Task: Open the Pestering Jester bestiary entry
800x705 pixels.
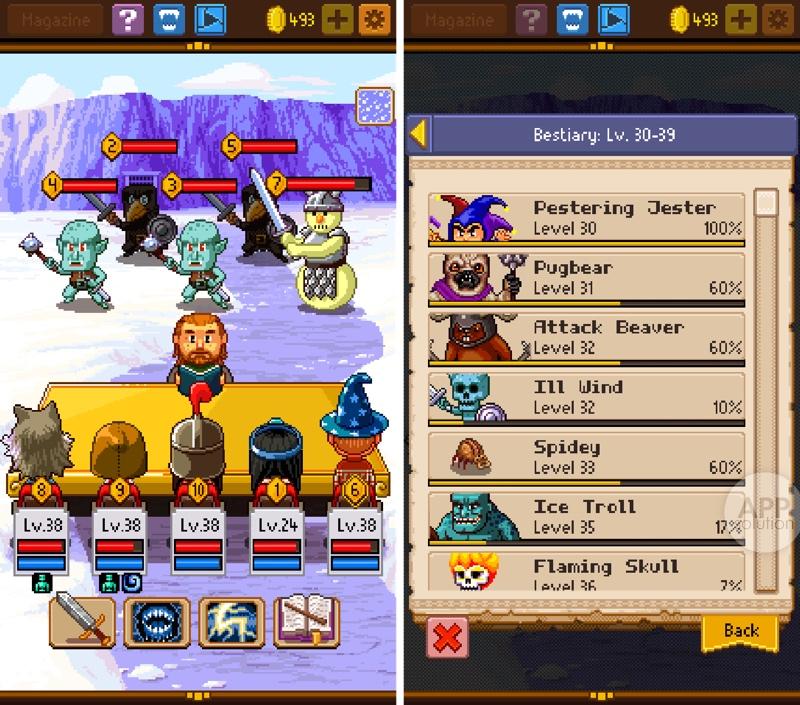Action: [586, 218]
